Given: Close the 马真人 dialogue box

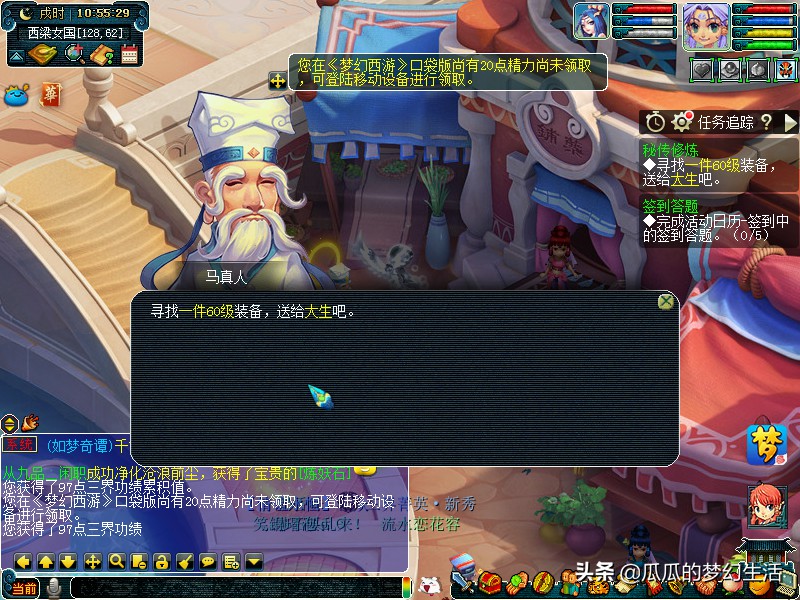Looking at the screenshot, I should point(665,301).
